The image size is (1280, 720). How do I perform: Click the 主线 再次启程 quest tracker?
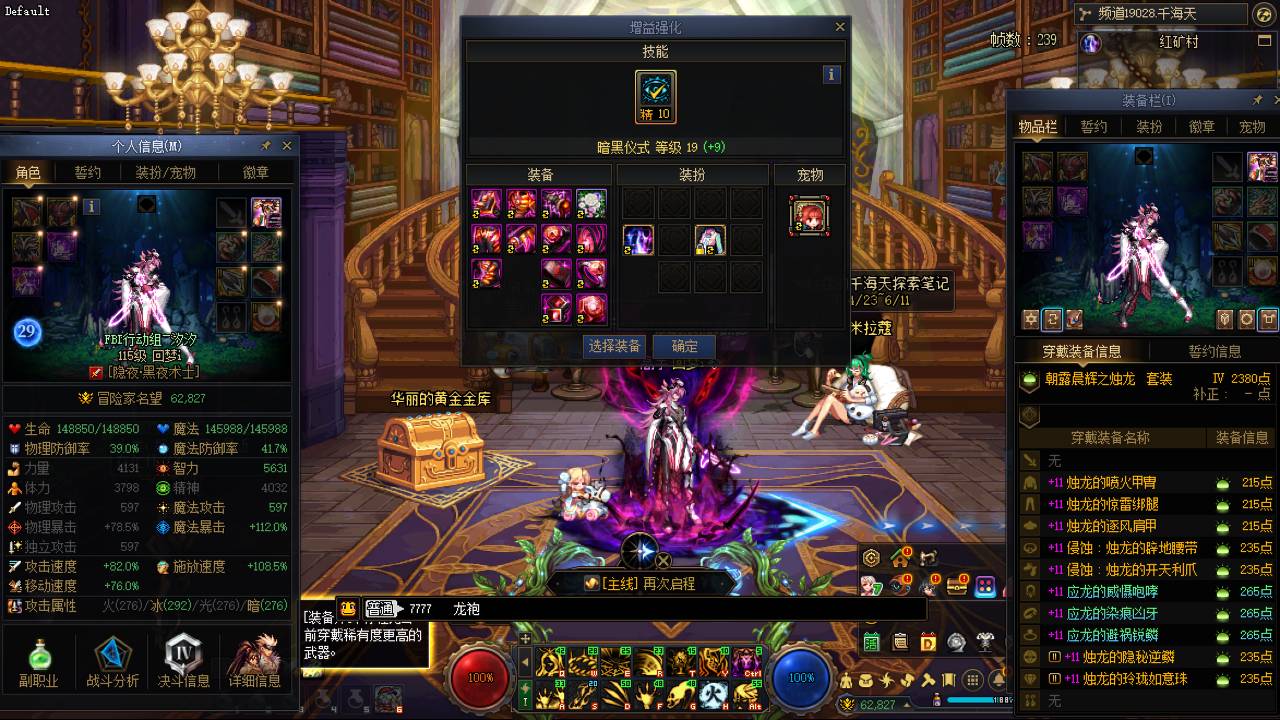pyautogui.click(x=641, y=583)
